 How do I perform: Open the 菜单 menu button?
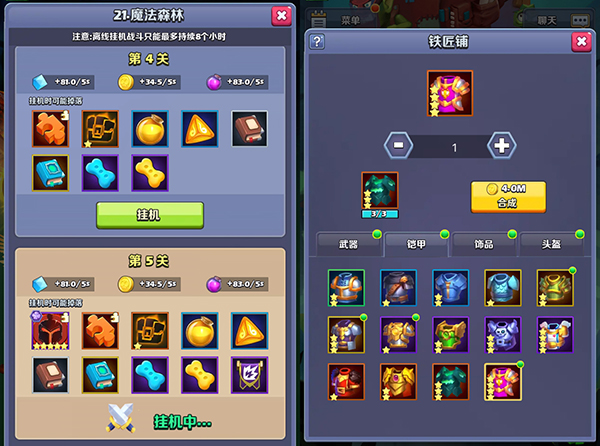(x=350, y=19)
